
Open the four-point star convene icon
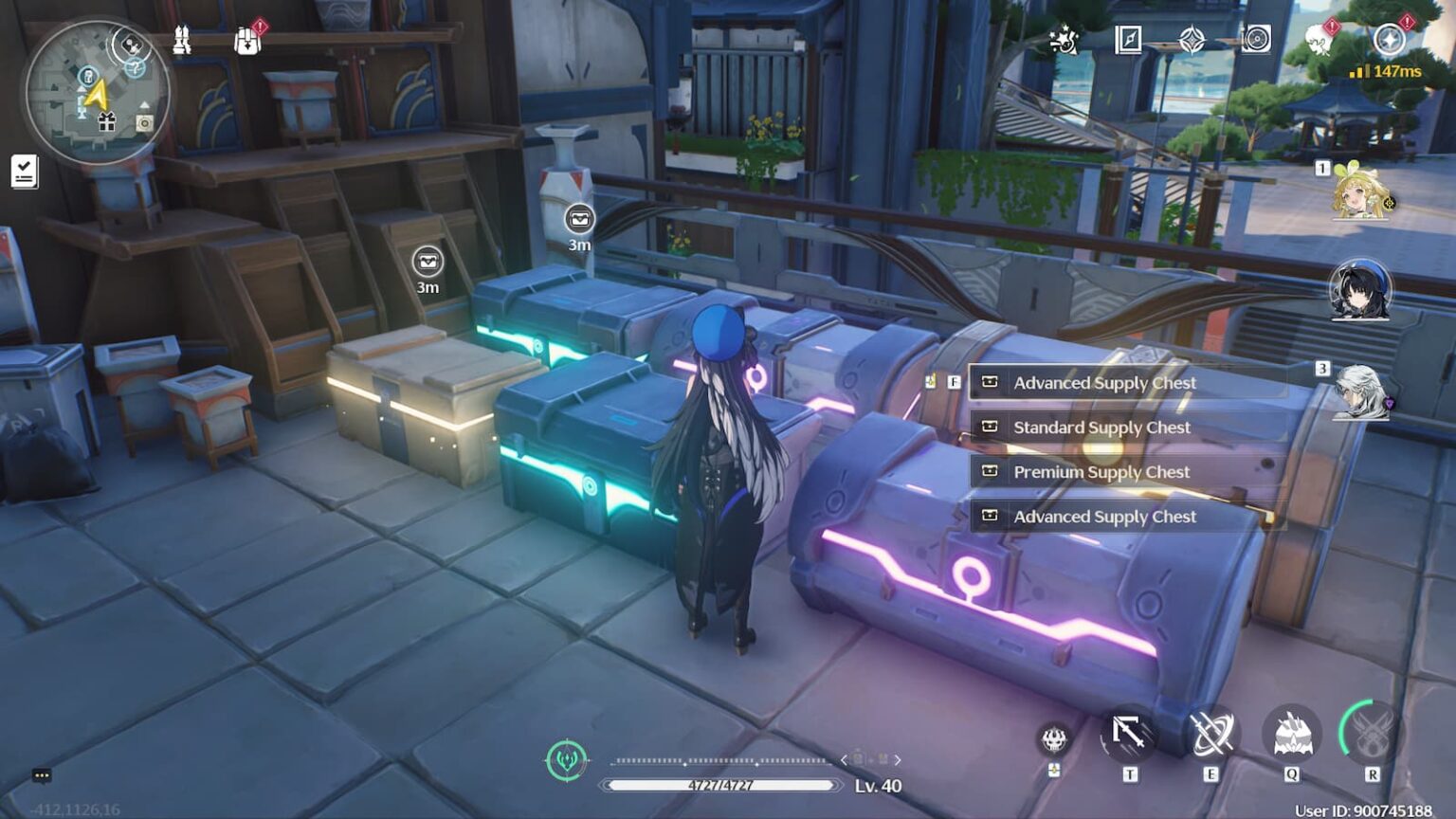[x=1192, y=40]
